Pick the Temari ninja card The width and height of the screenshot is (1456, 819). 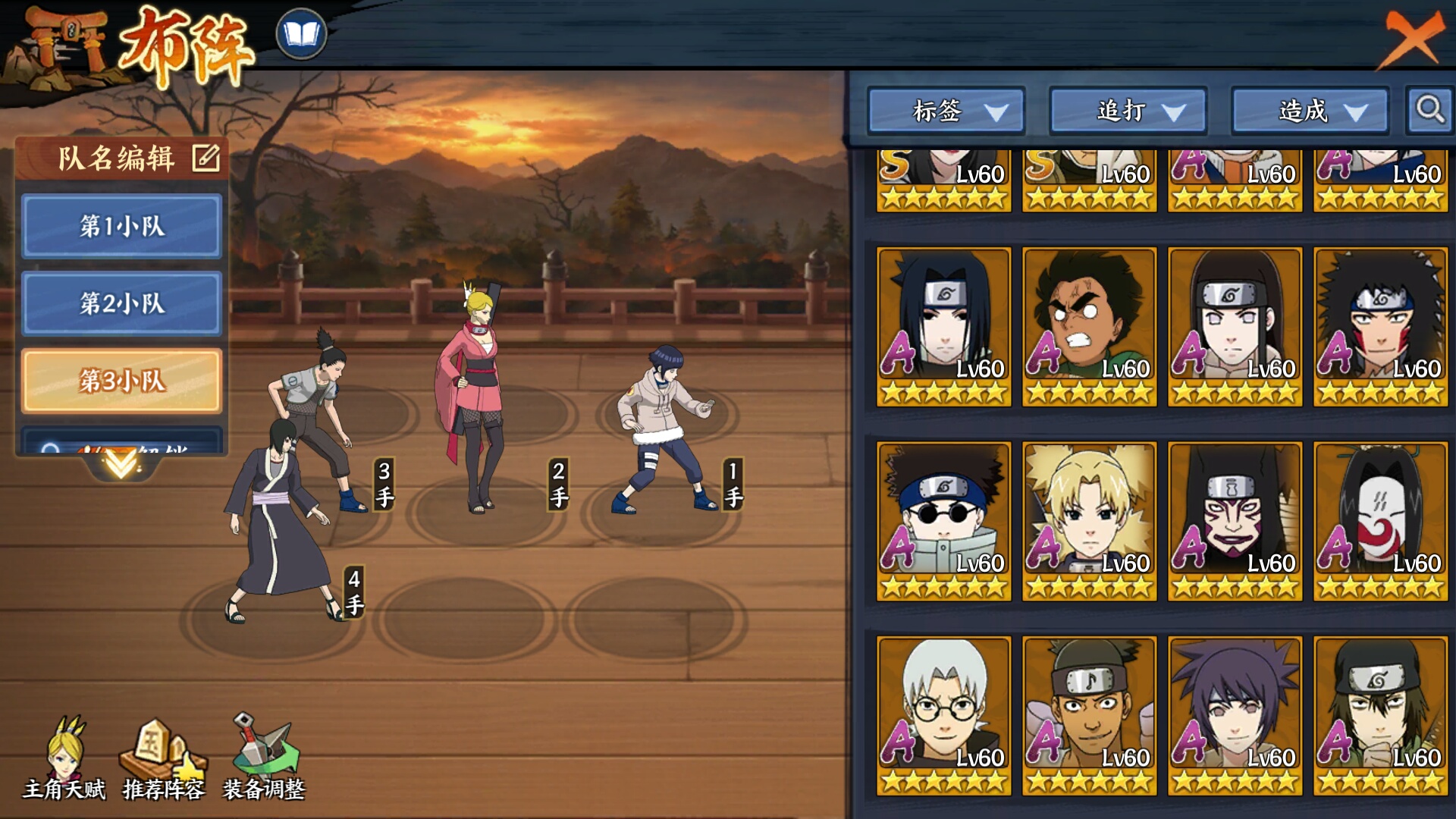click(1090, 521)
